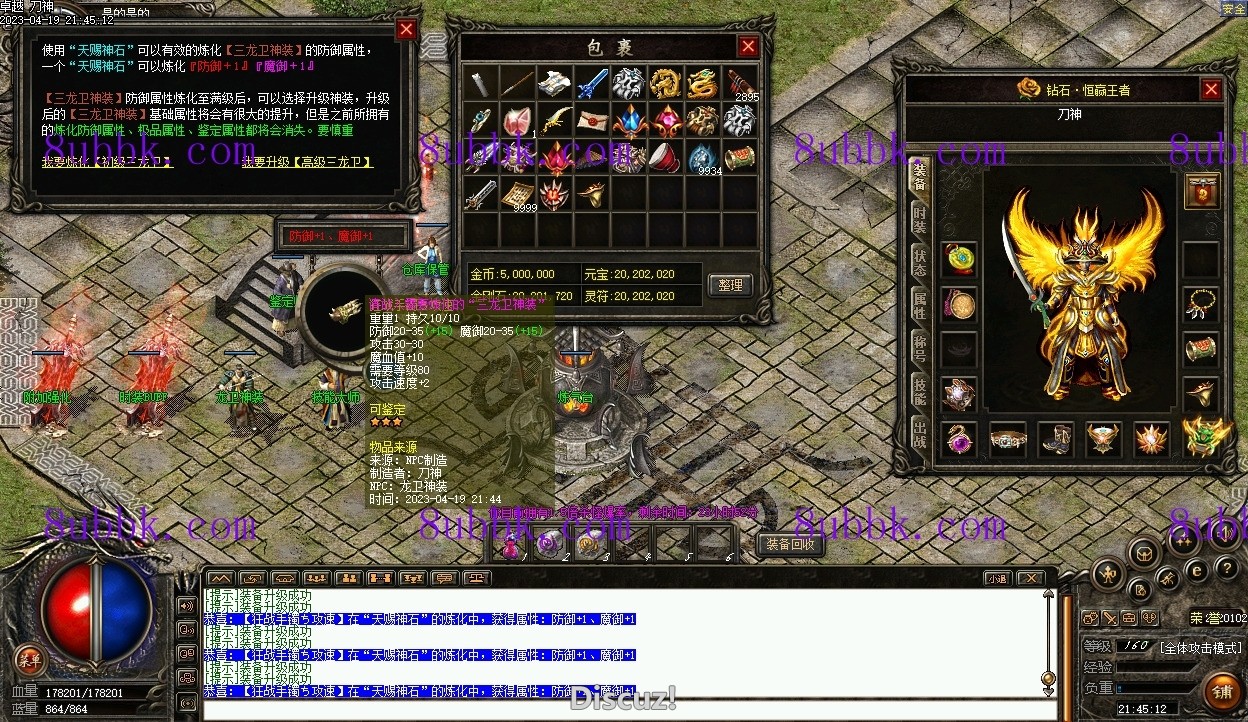Select the boots equipment slot

(1055, 439)
